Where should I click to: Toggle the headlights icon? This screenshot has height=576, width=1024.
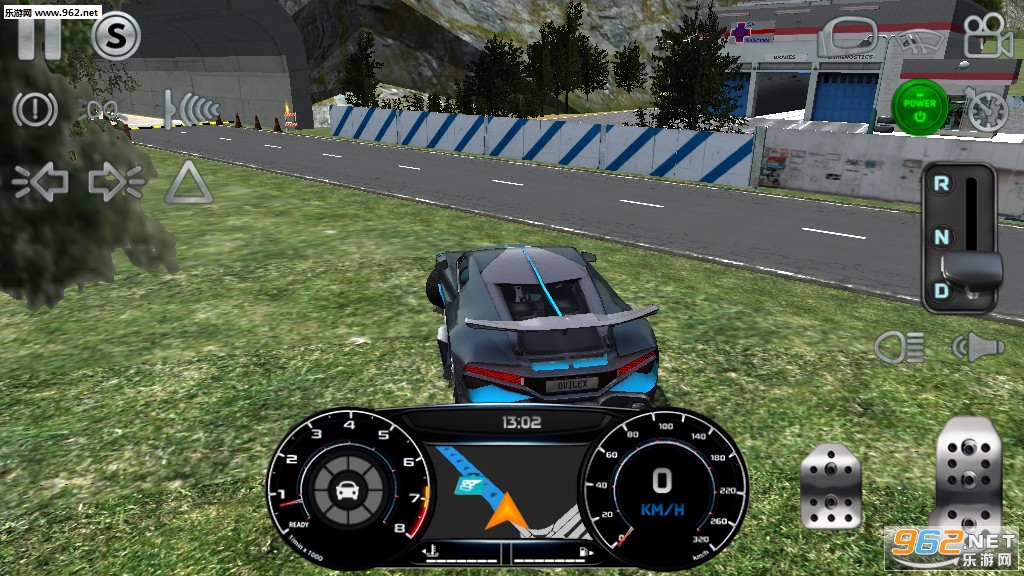point(898,347)
